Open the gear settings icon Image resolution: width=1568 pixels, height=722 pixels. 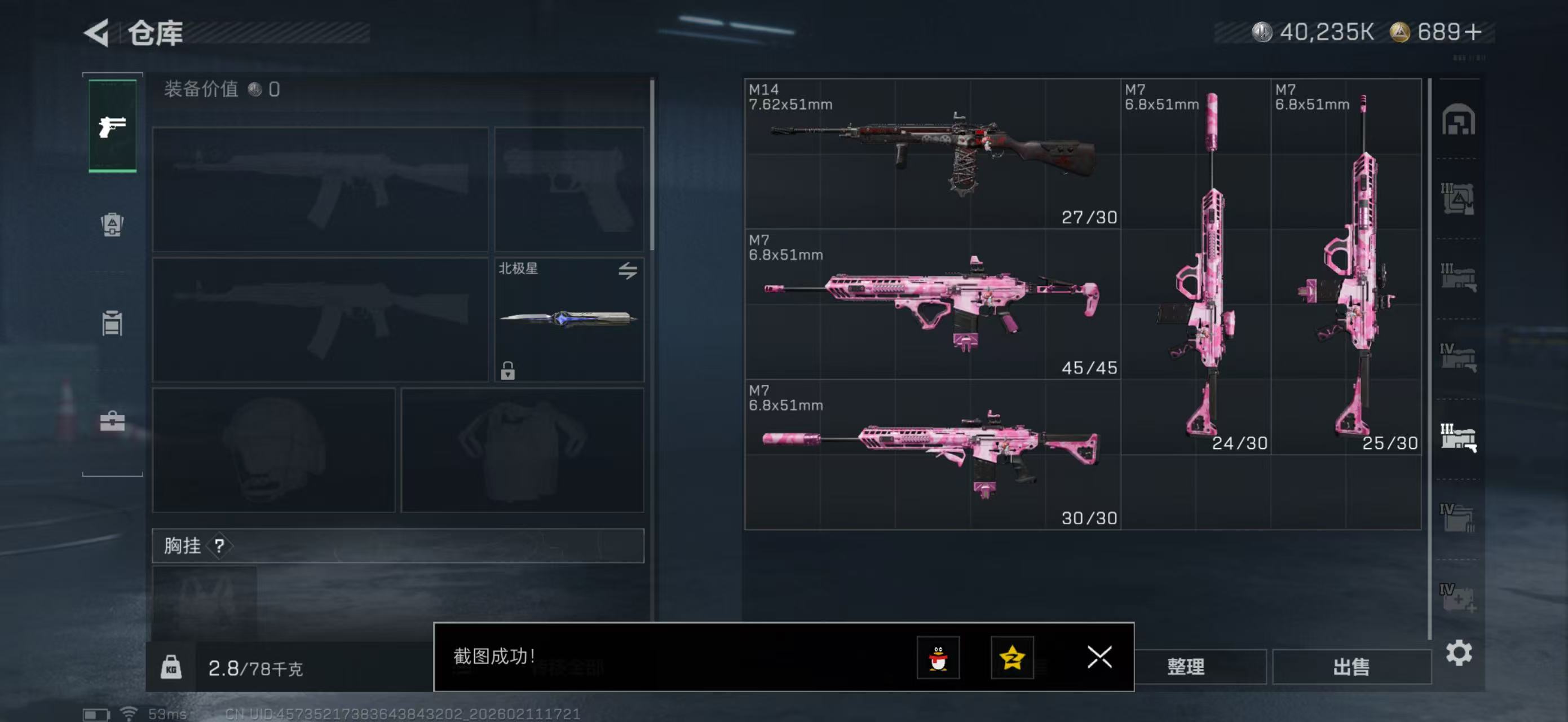pos(1459,653)
